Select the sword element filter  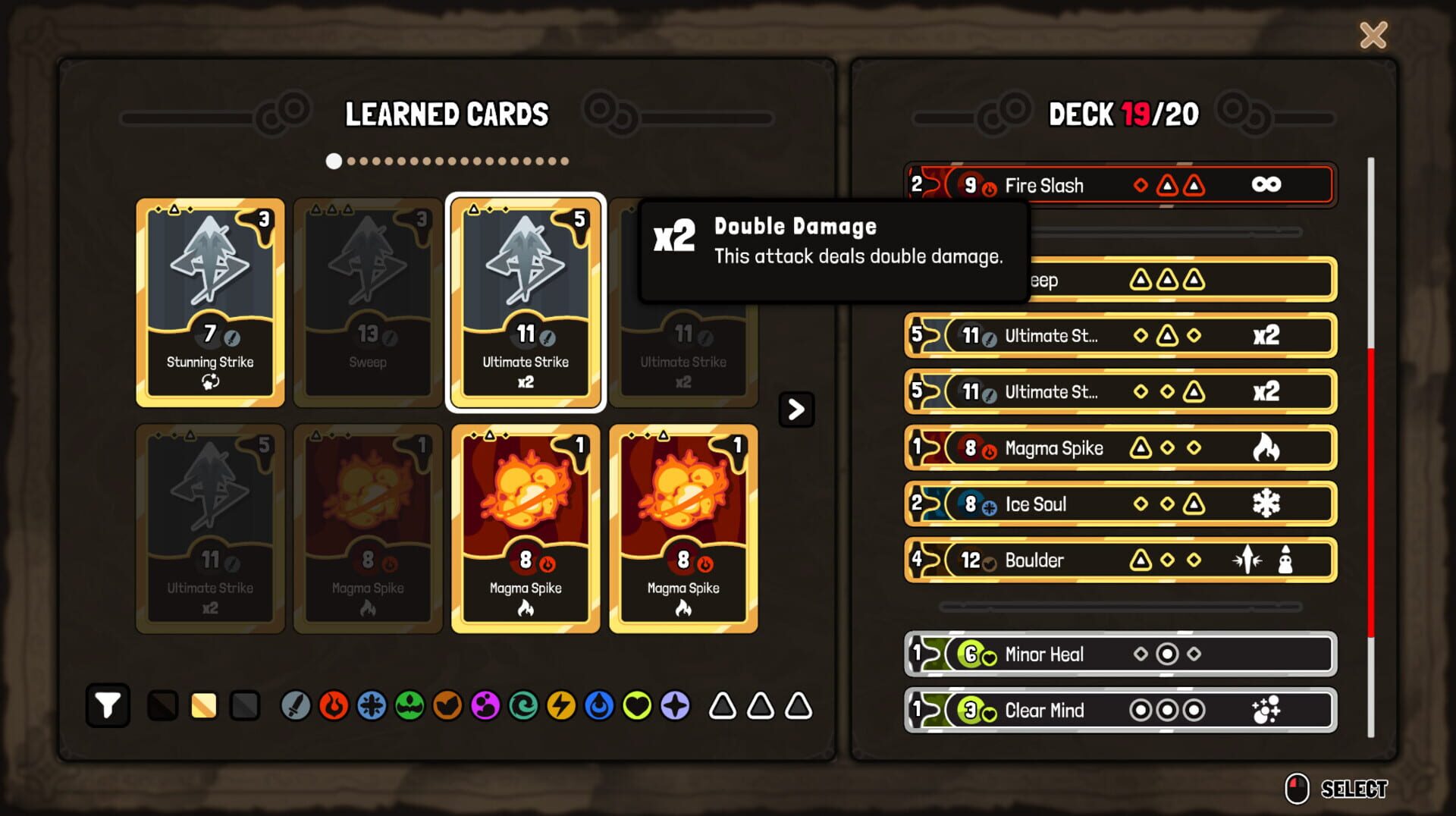pyautogui.click(x=296, y=705)
